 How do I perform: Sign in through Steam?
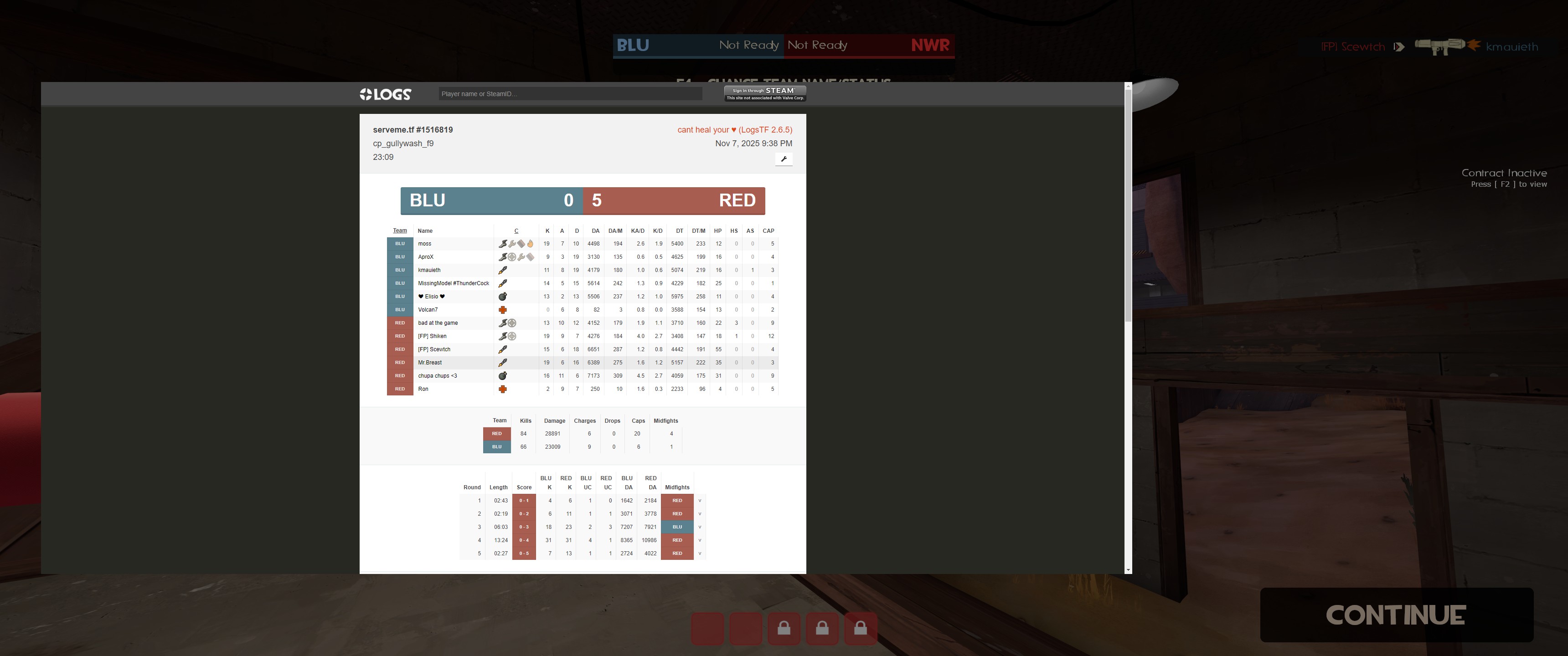coord(765,93)
